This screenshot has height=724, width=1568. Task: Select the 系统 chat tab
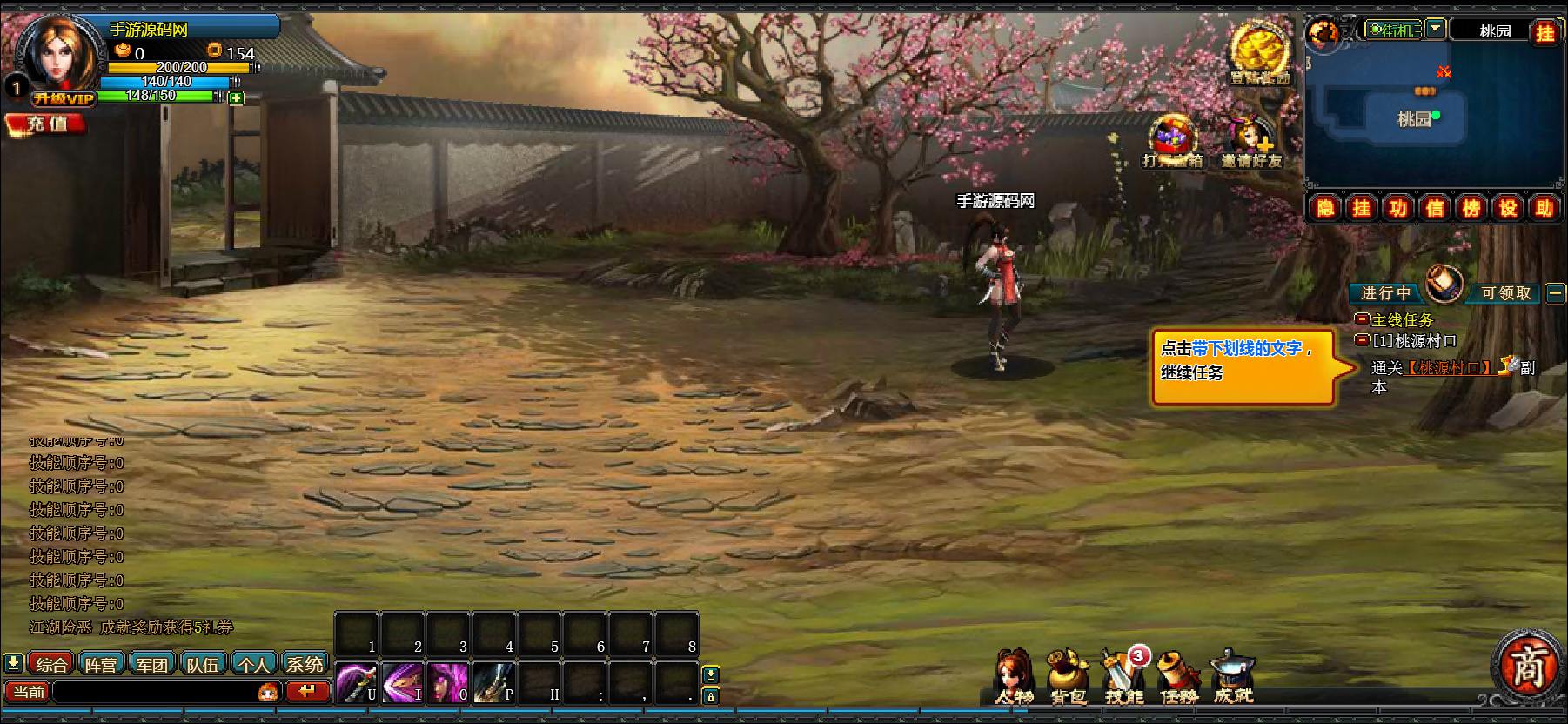pyautogui.click(x=305, y=665)
